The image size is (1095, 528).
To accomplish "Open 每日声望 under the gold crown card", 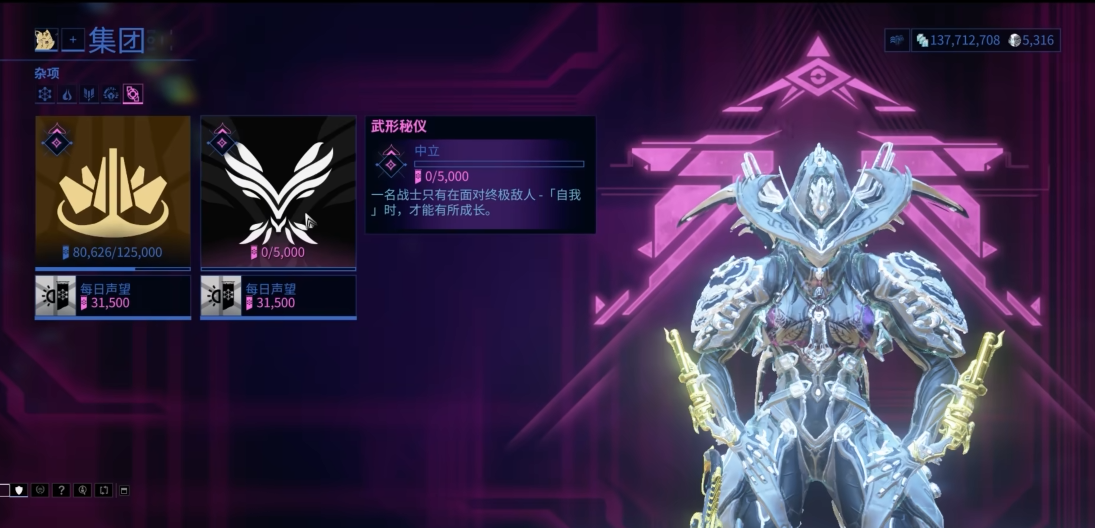I will tap(112, 296).
